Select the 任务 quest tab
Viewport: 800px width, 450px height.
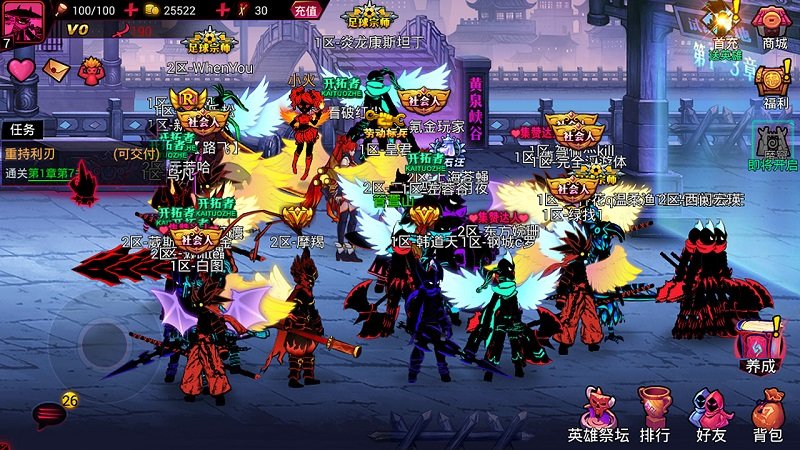24,130
